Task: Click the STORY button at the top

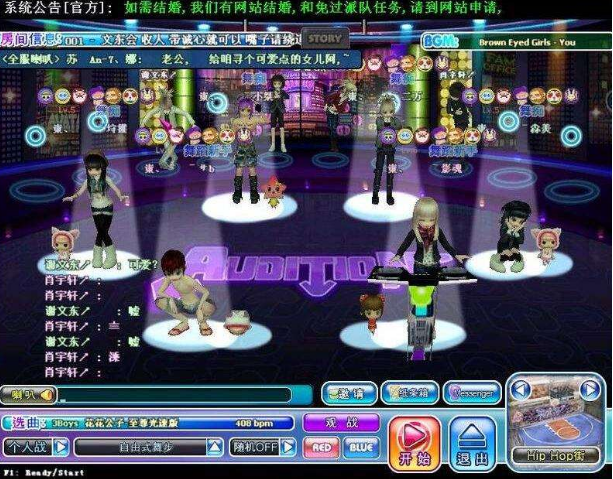Action: 324,40
